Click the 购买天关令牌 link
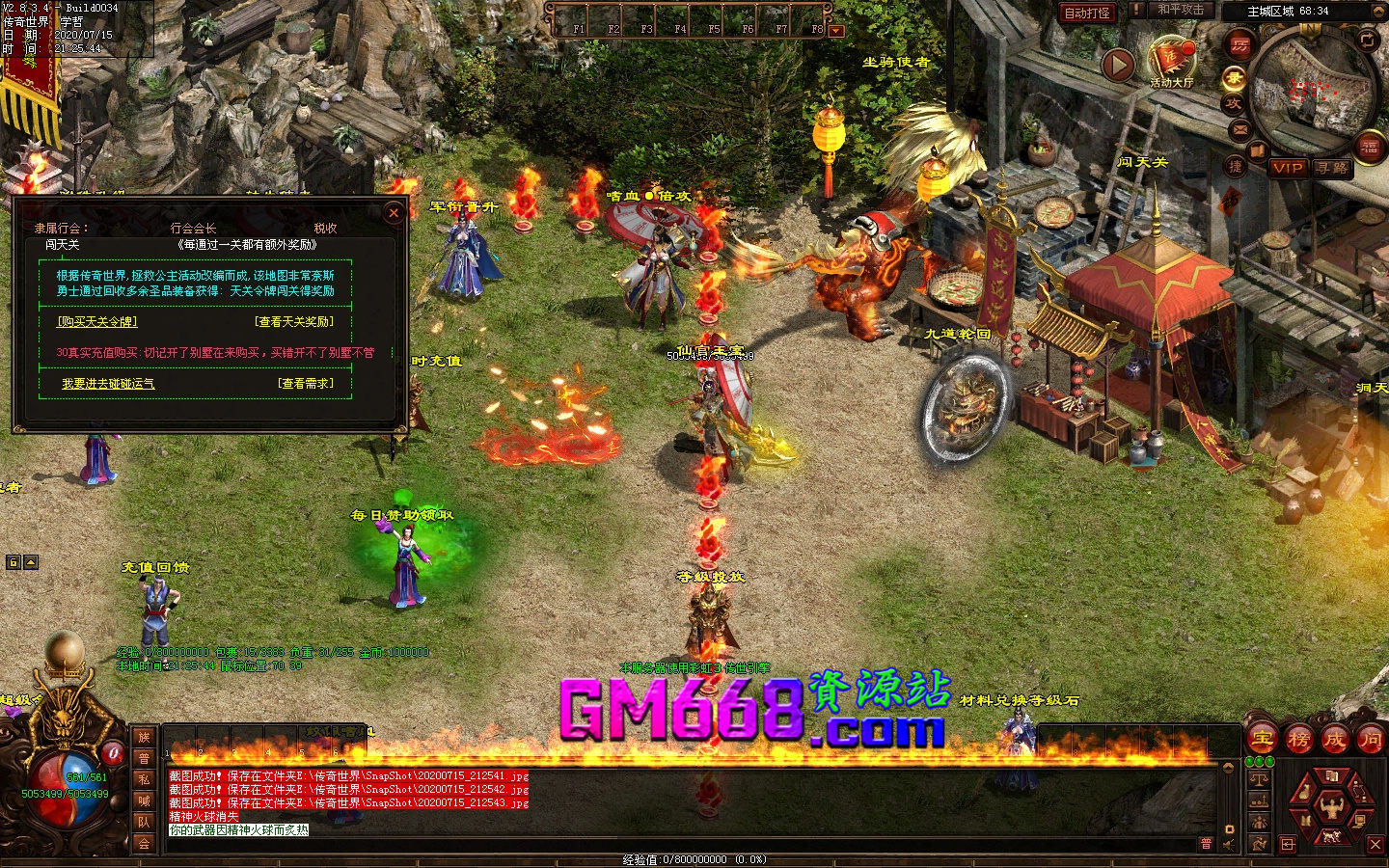The width and height of the screenshot is (1389, 868). point(97,321)
